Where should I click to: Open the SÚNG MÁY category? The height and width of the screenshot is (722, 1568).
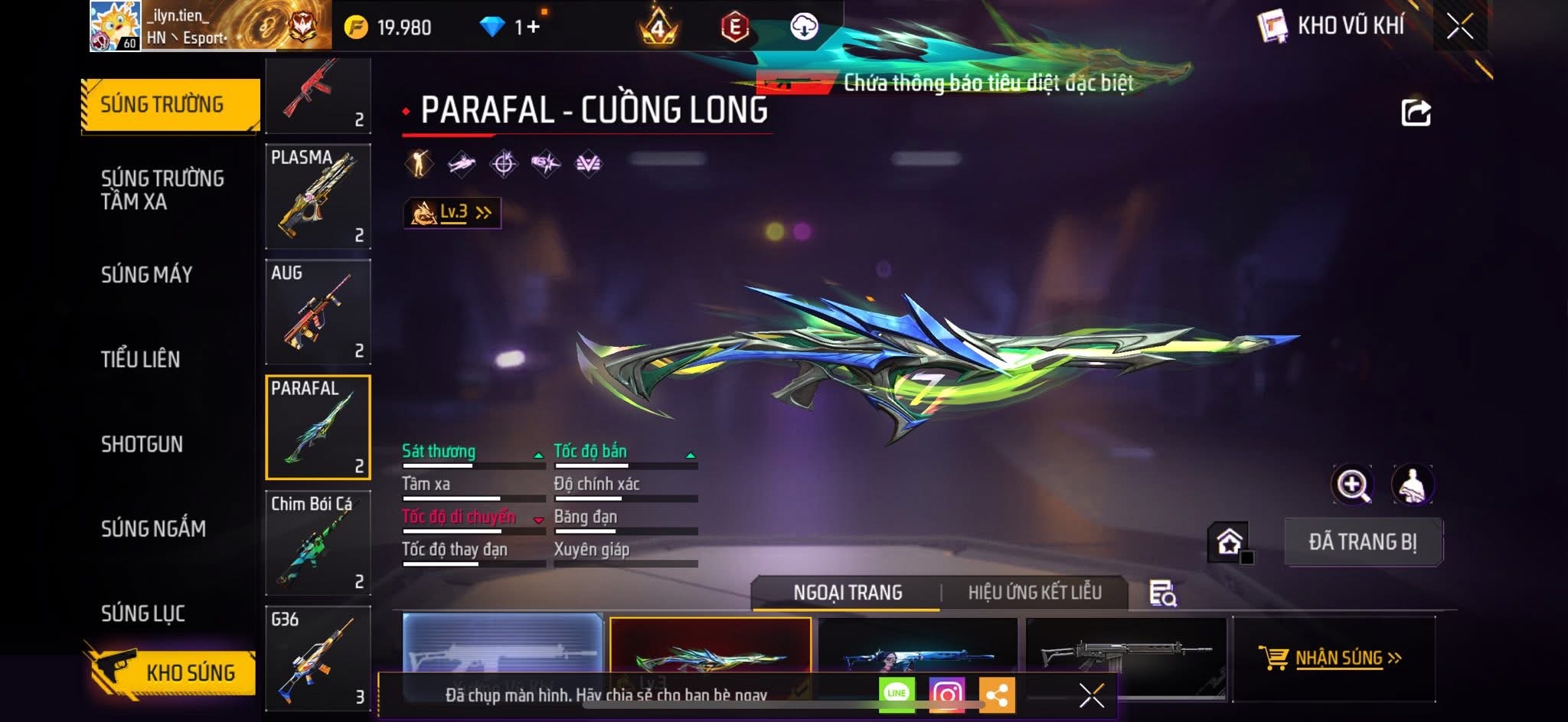click(x=147, y=275)
